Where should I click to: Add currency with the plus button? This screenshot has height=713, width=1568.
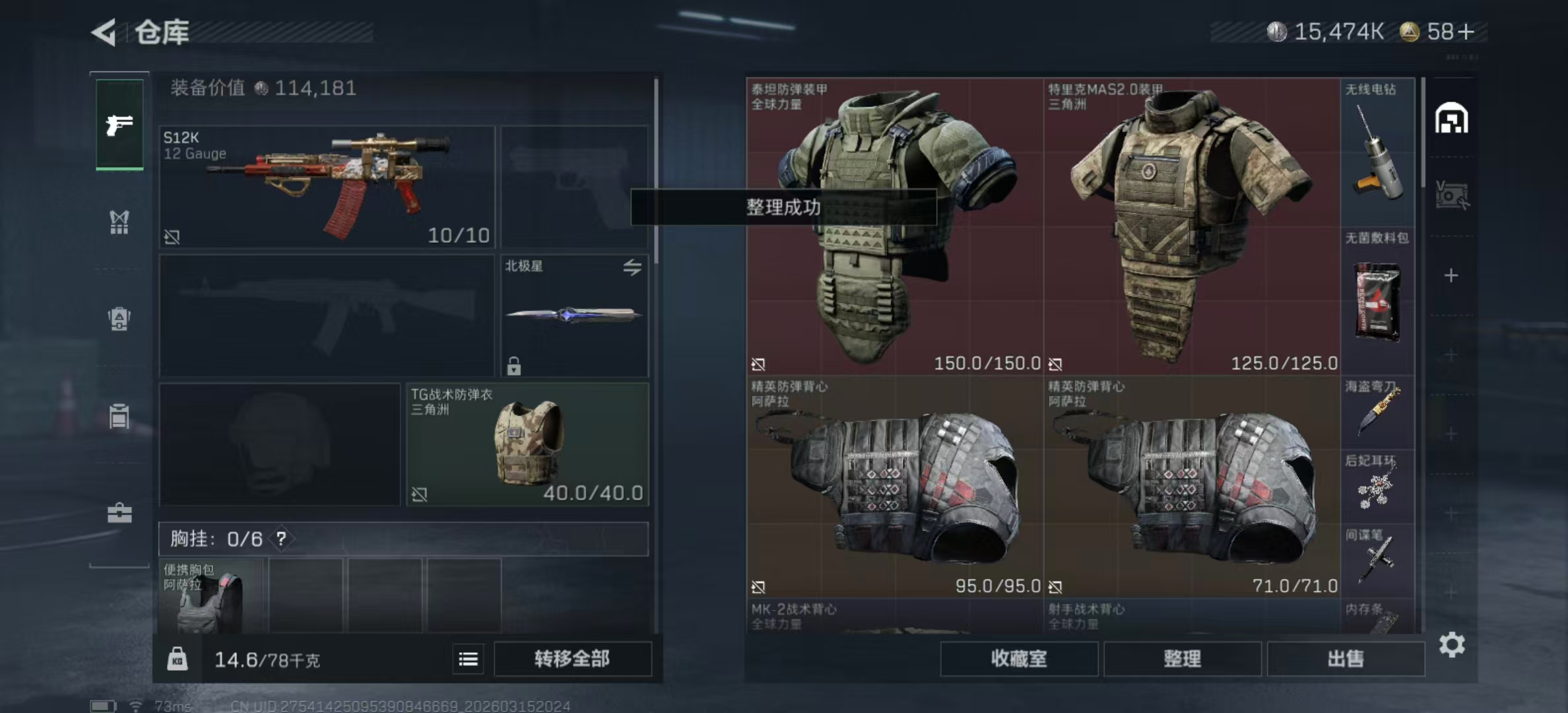(x=1466, y=32)
